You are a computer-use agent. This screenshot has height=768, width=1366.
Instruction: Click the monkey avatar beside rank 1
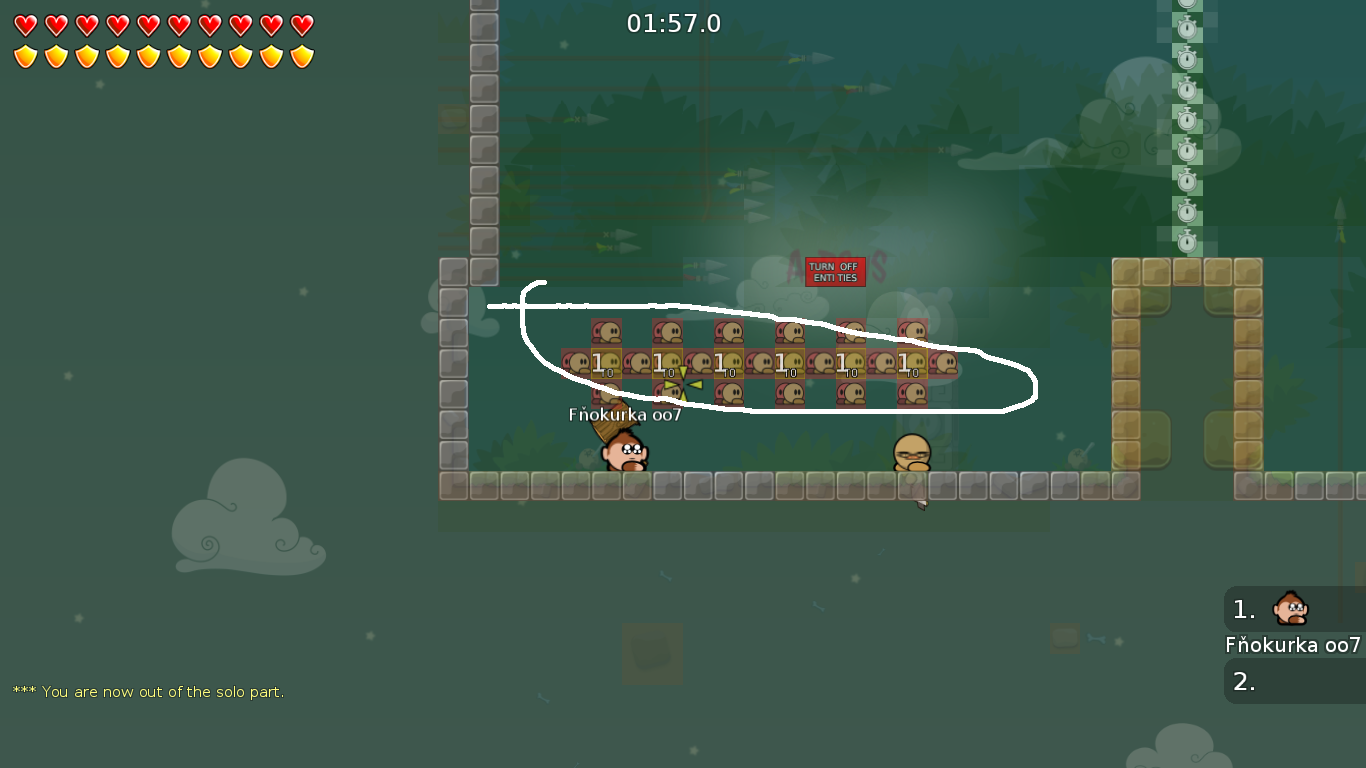[x=1289, y=608]
